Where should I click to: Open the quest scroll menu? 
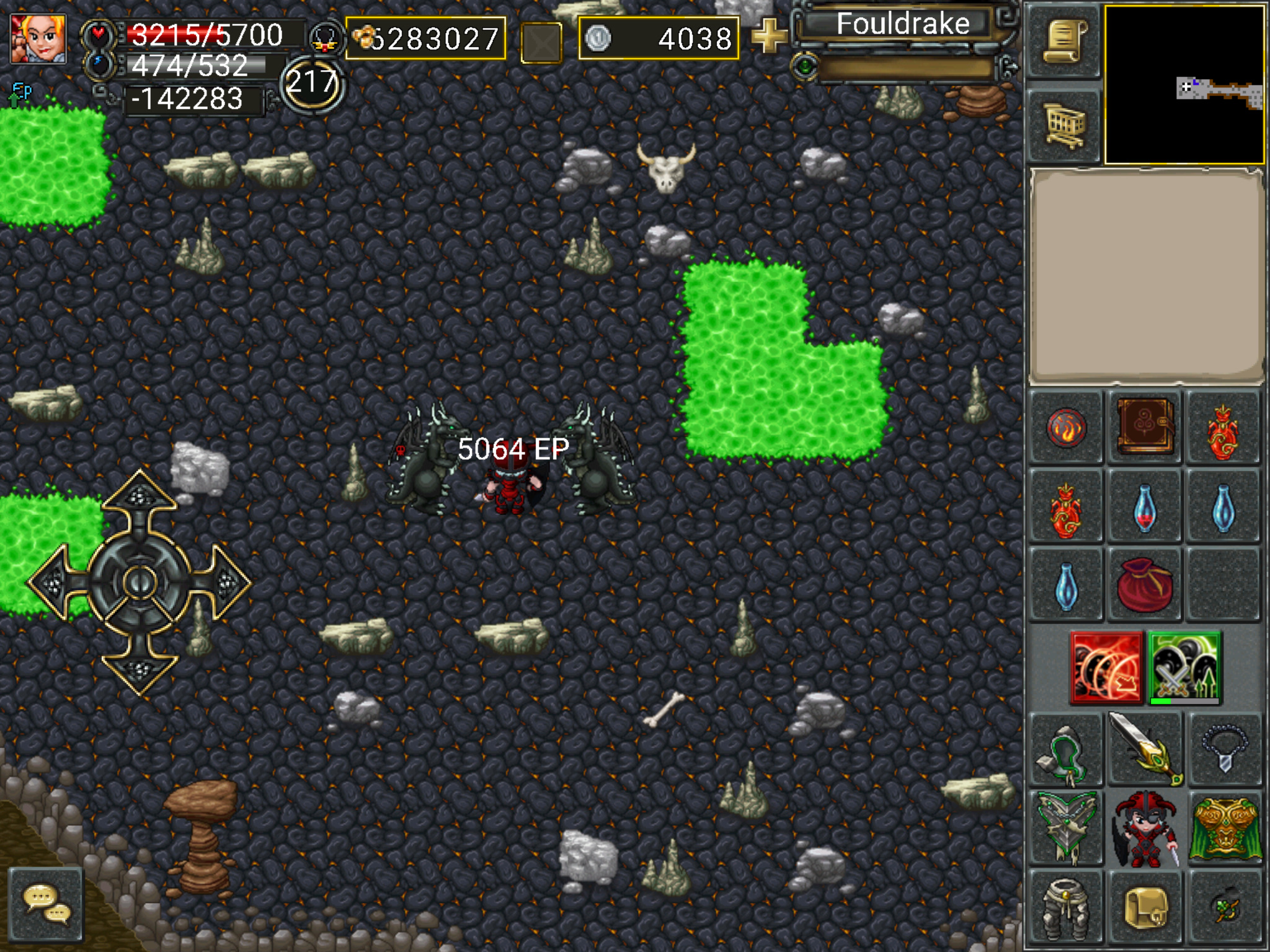tap(1064, 42)
